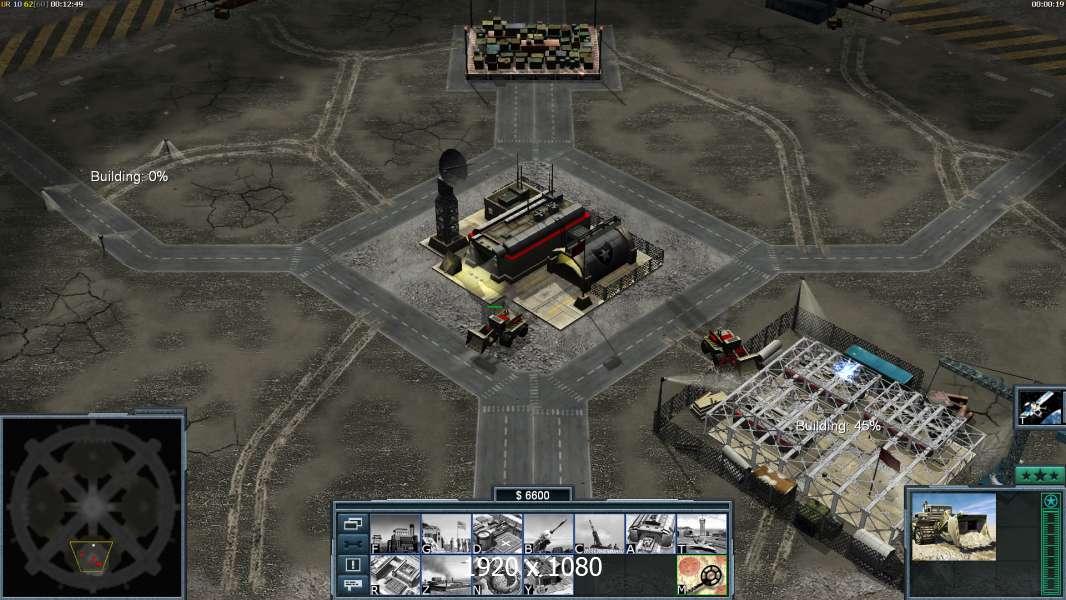Choose the build option marked Y
Screen dimensions: 1066x600
(548, 575)
